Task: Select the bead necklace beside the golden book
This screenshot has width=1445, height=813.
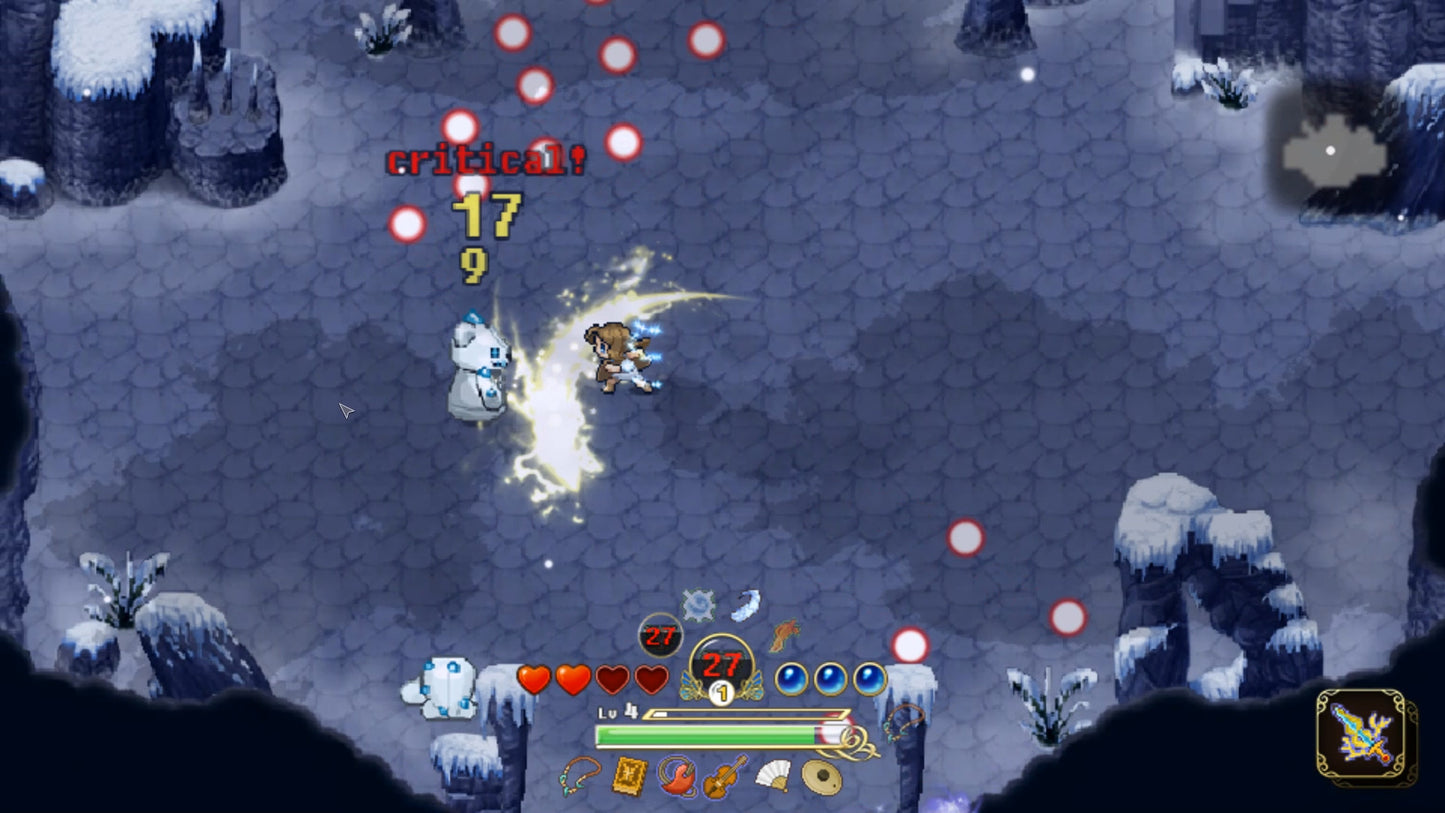Action: [581, 775]
